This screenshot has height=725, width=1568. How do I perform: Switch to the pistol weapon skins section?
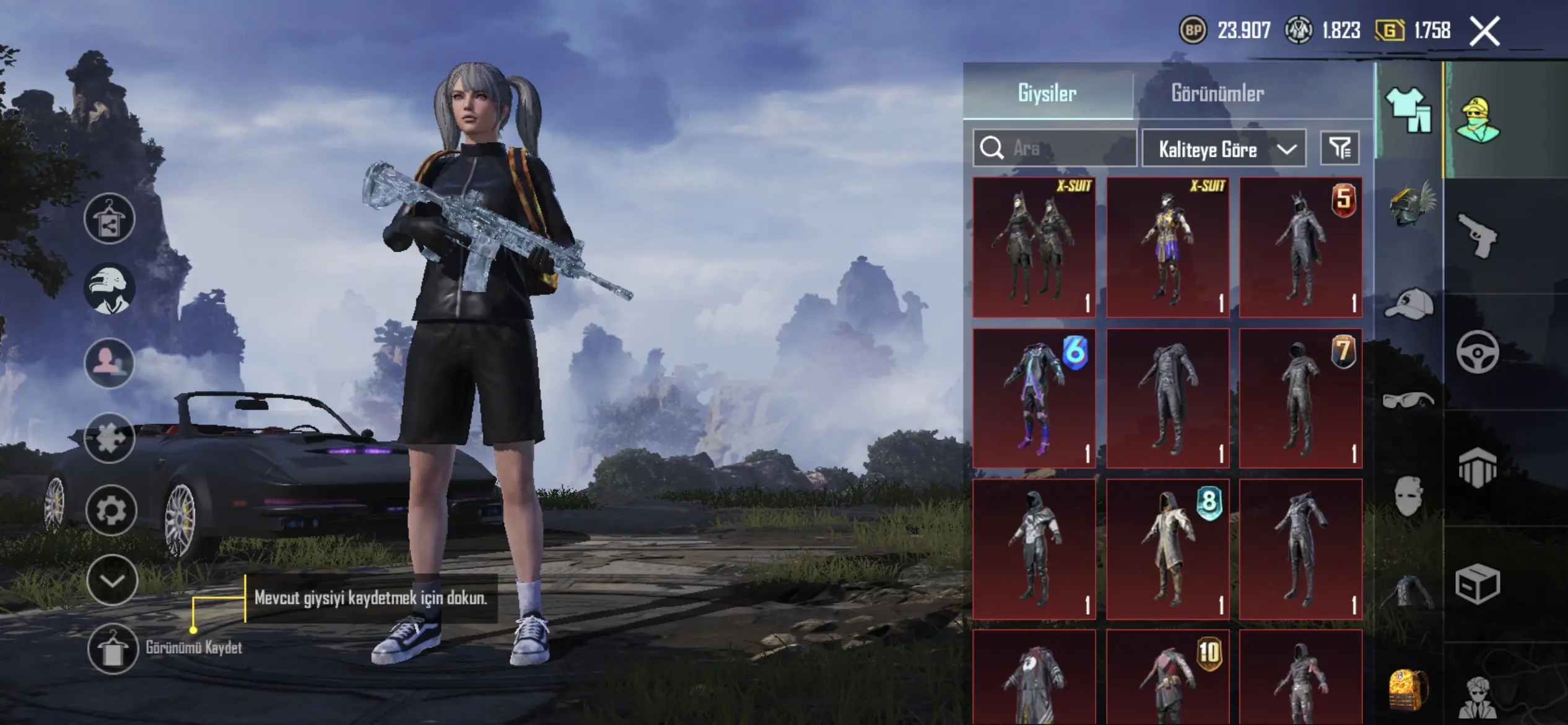[1478, 235]
